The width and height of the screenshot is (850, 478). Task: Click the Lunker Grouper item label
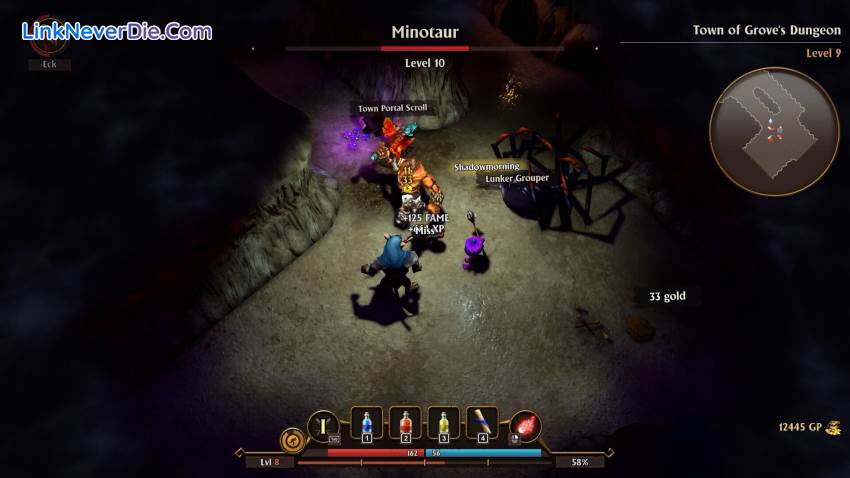516,178
